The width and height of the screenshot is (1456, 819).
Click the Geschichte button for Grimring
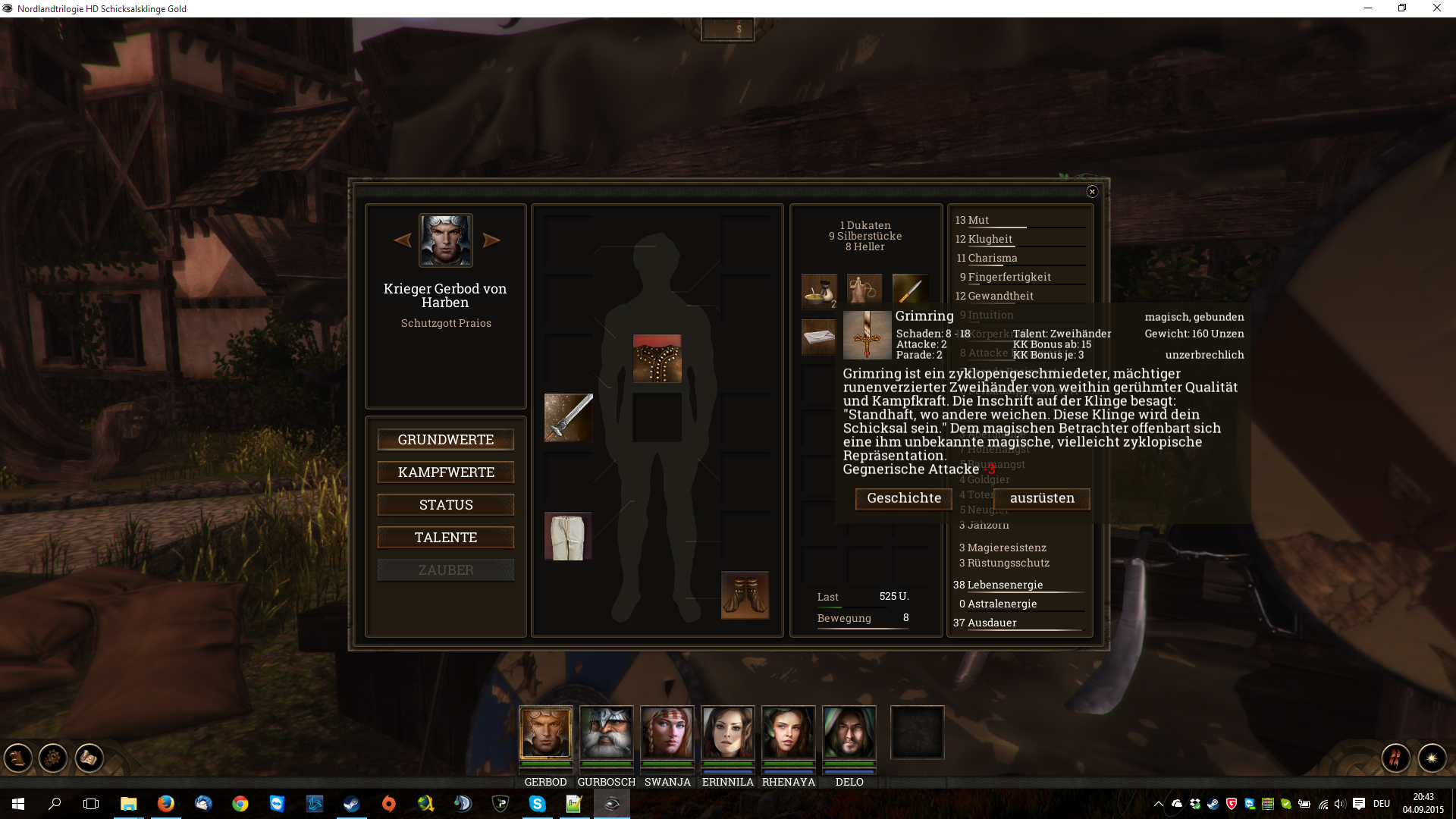[x=904, y=498]
